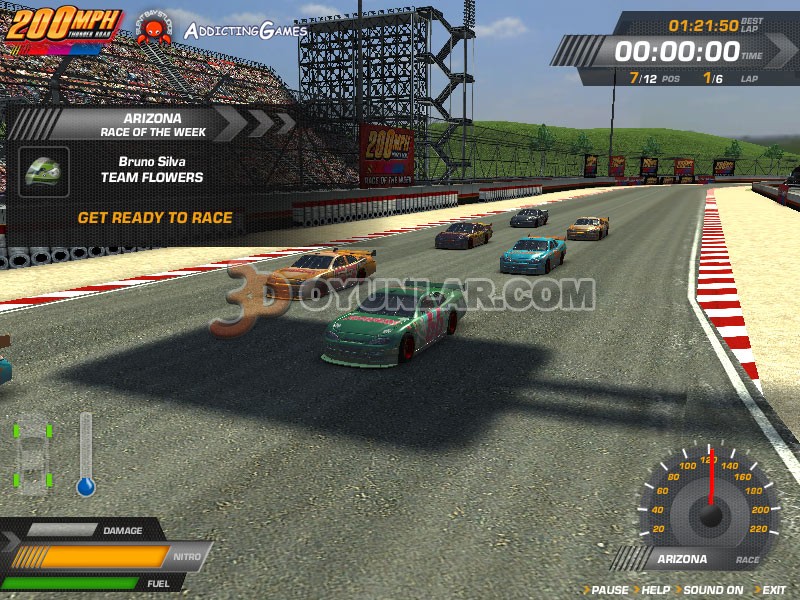Screen dimensions: 800x600
Task: Open the Help screen
Action: pos(655,590)
